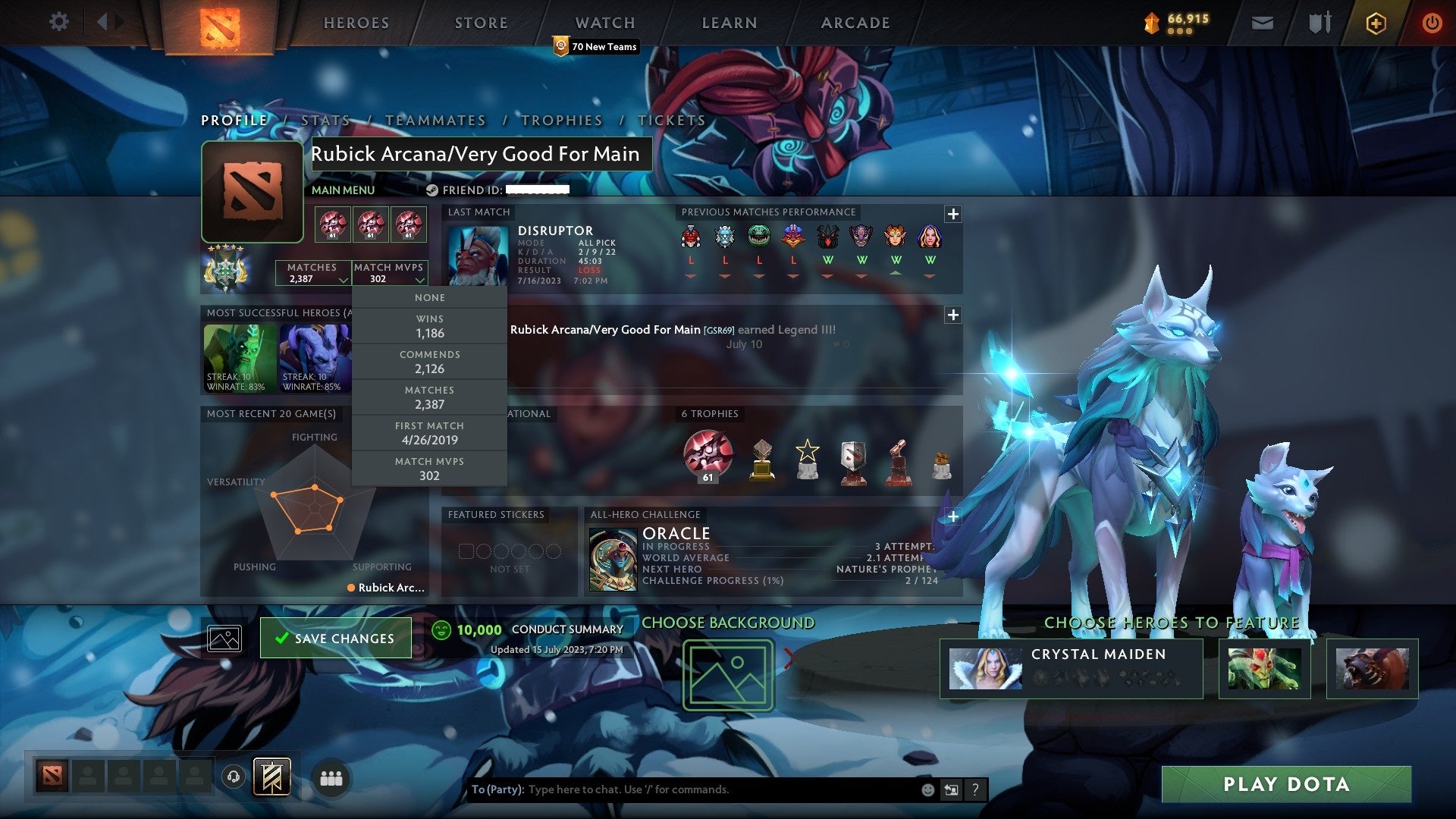Click the red power button icon

pyautogui.click(x=1432, y=23)
